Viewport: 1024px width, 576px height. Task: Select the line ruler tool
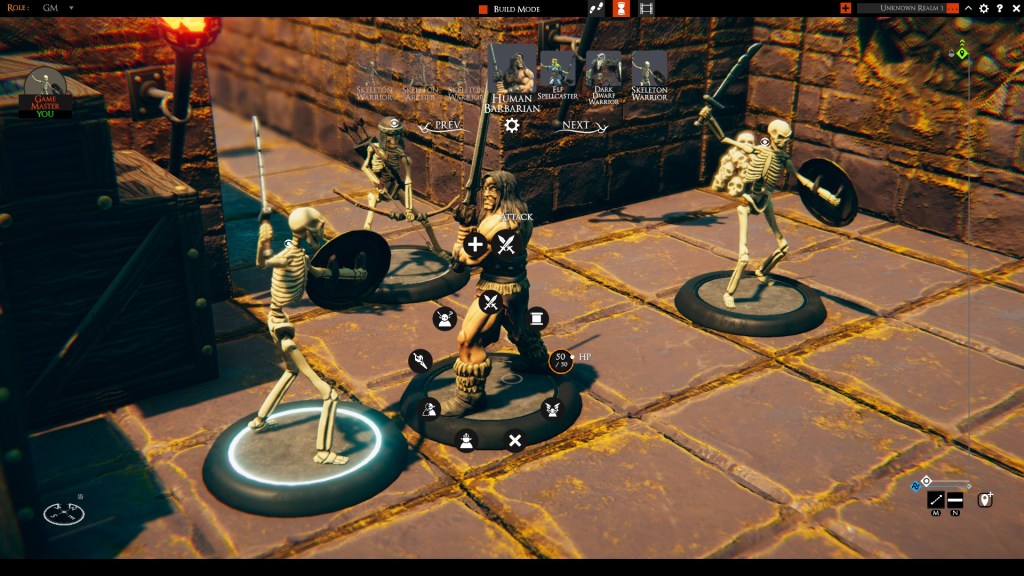pos(936,499)
